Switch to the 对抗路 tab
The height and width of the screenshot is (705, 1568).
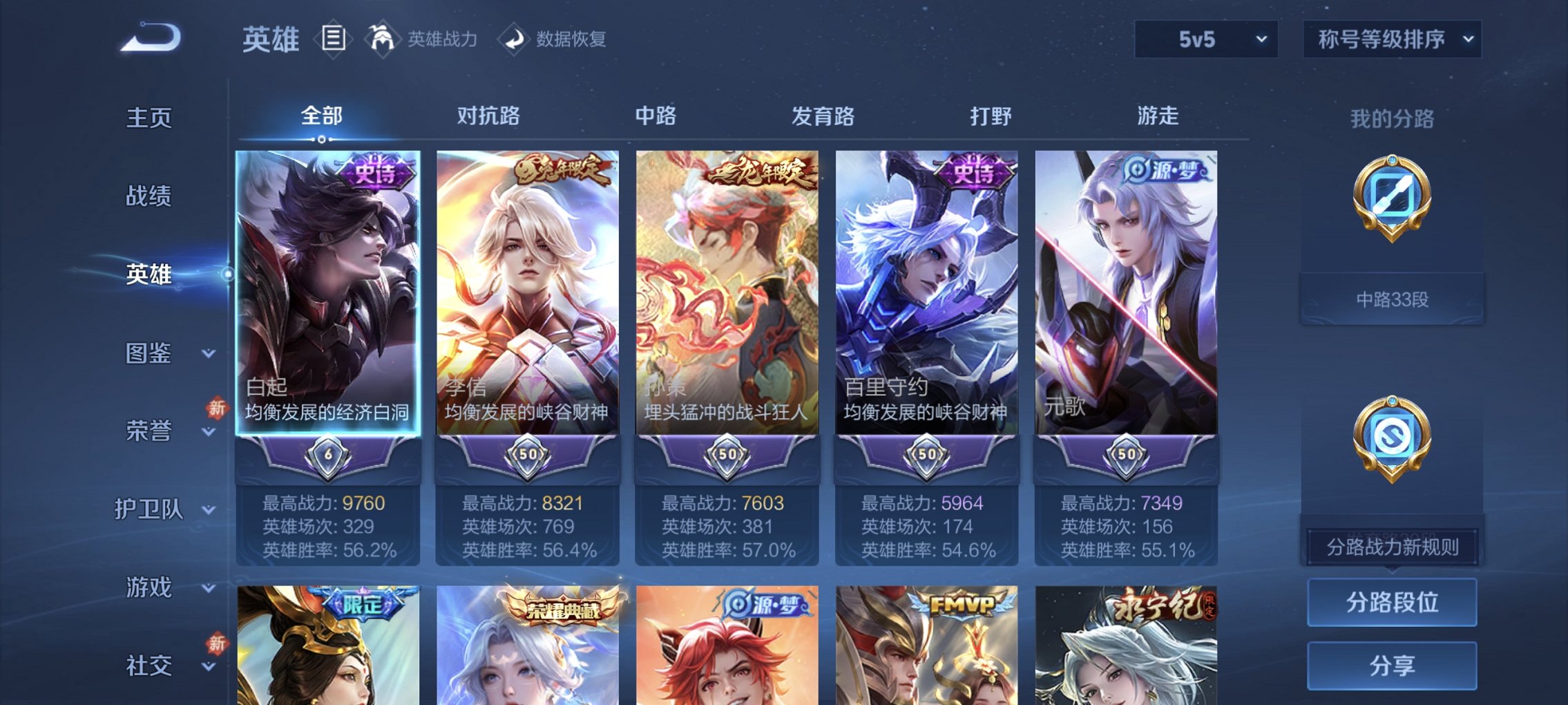coord(490,117)
